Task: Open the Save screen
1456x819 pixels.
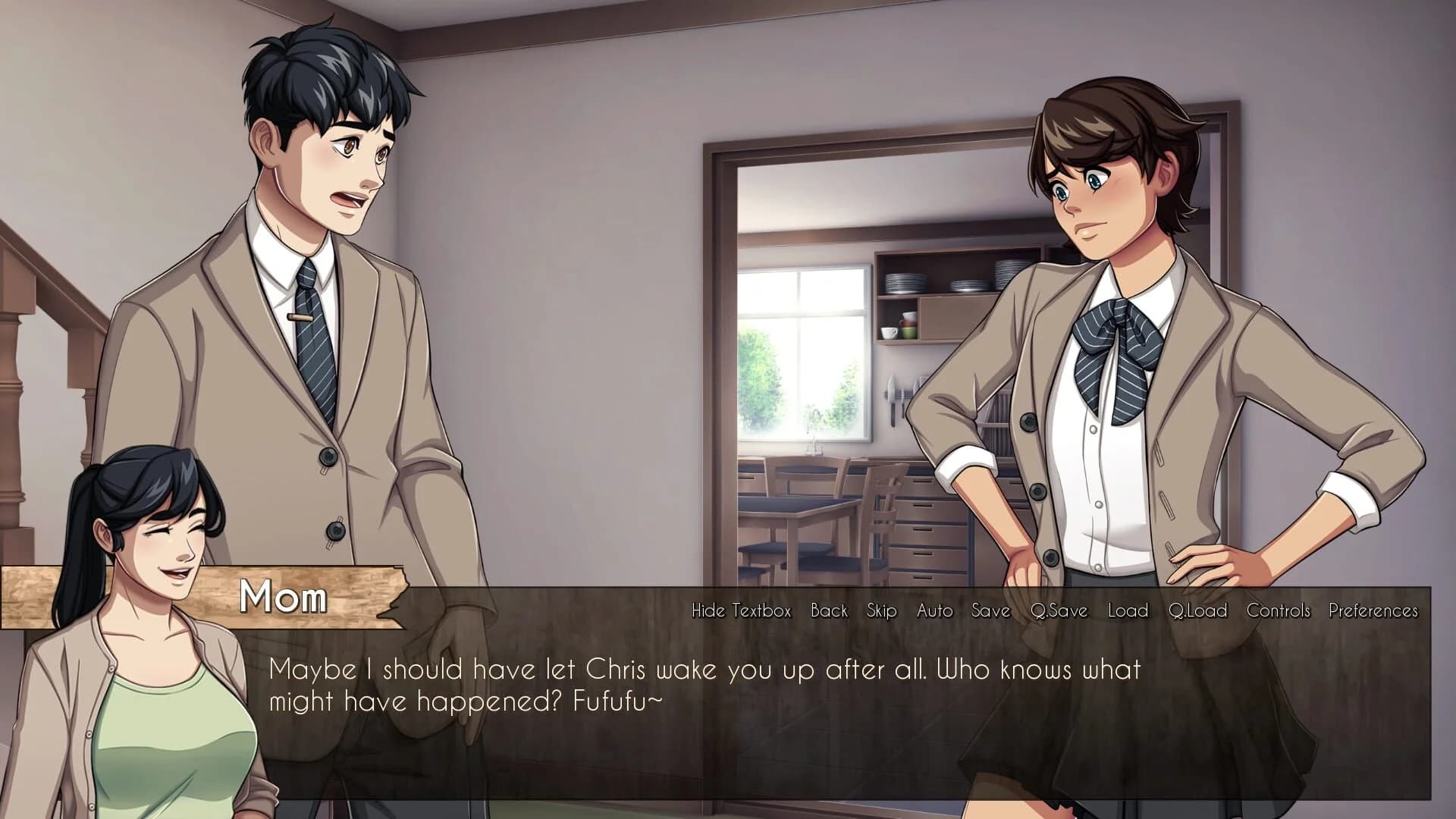Action: pos(990,610)
